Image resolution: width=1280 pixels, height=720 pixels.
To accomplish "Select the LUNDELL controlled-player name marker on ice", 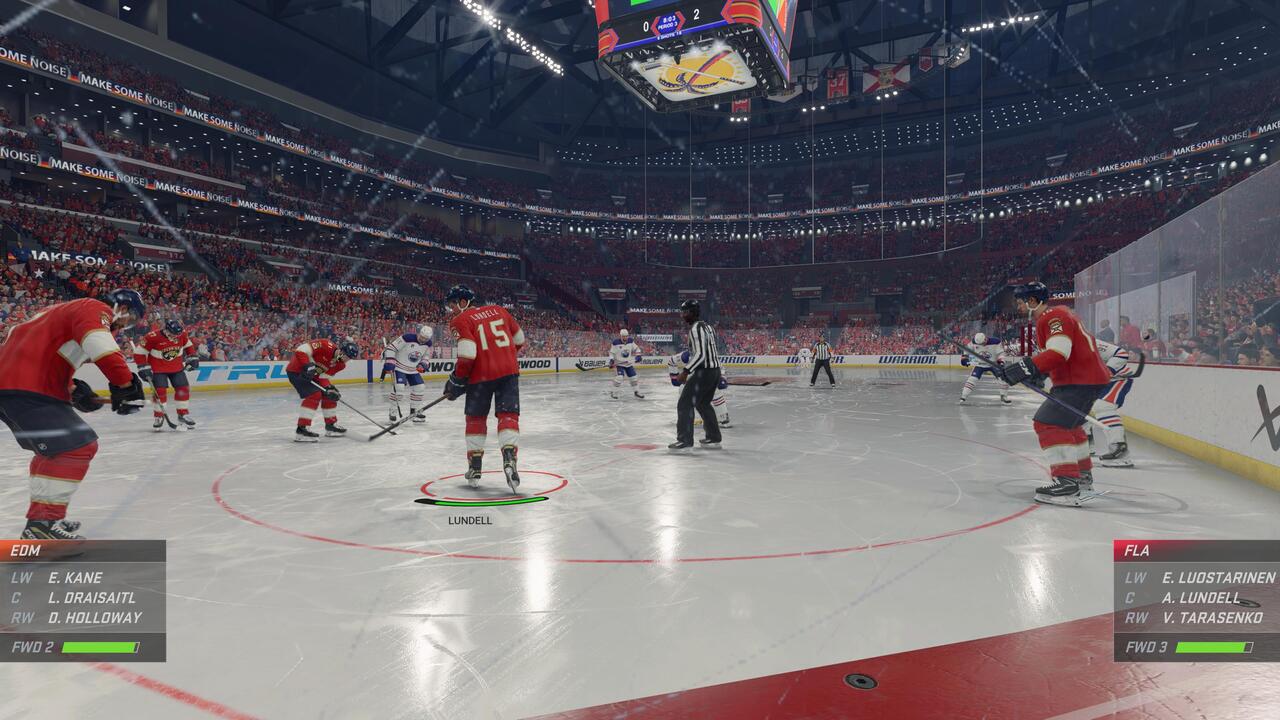I will point(470,520).
